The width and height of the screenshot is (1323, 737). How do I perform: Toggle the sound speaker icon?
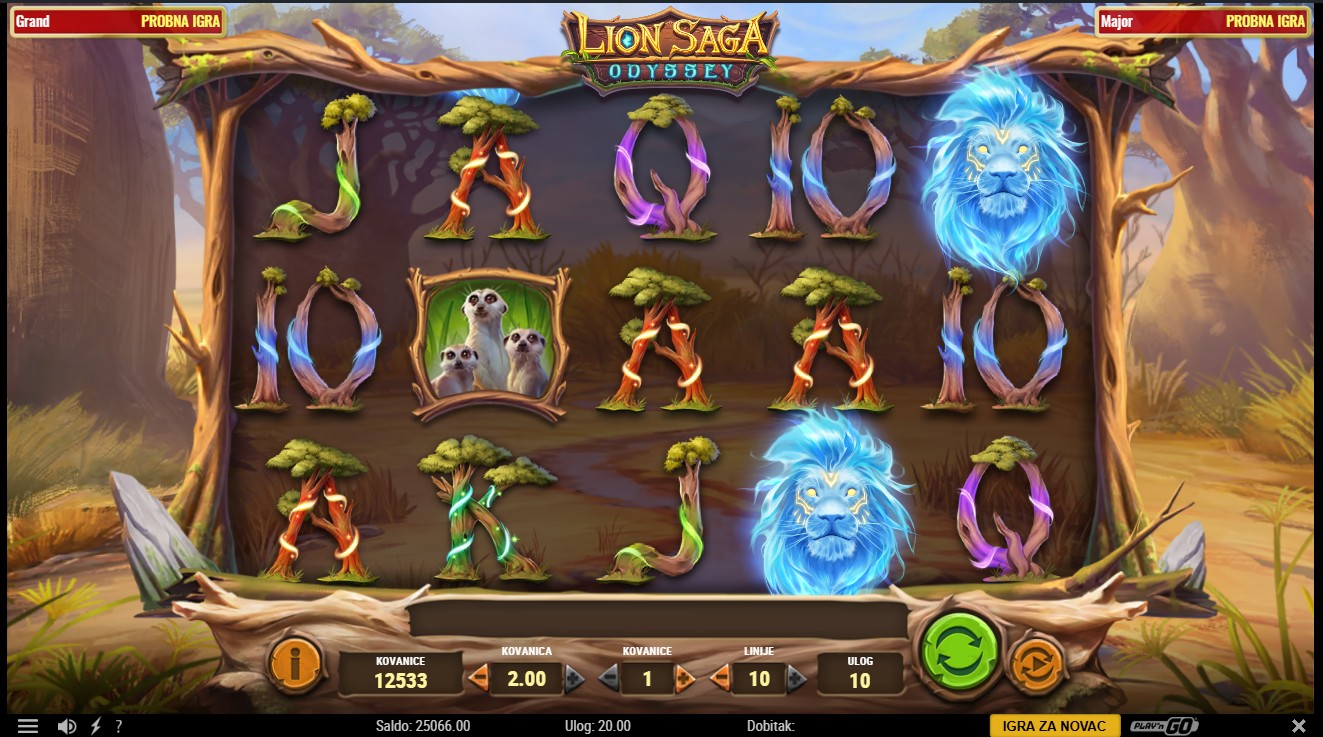point(67,726)
